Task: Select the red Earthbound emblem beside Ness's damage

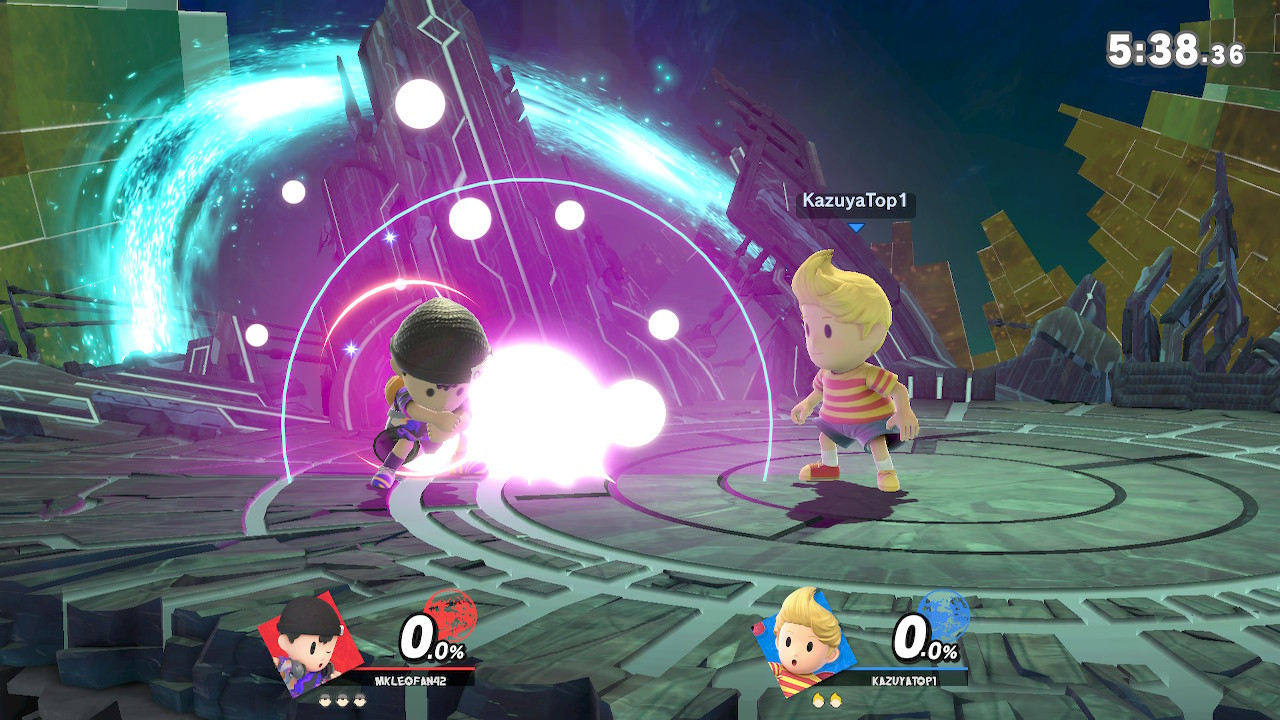Action: pos(450,615)
